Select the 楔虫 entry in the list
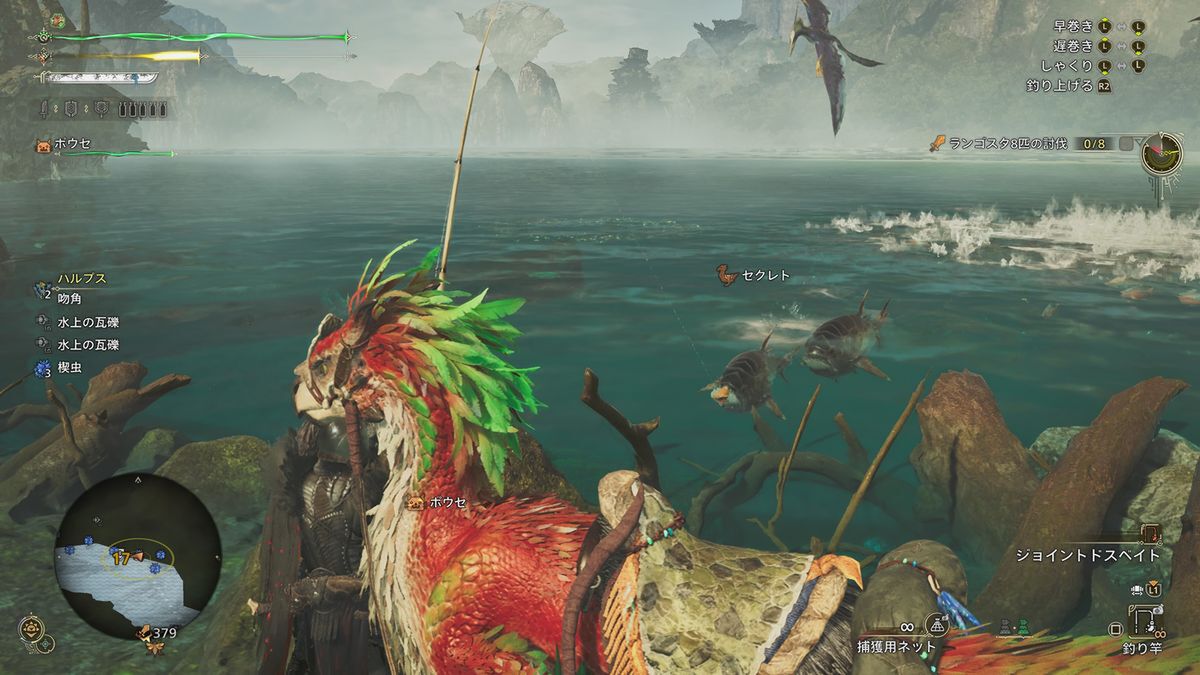This screenshot has height=675, width=1200. click(x=70, y=367)
